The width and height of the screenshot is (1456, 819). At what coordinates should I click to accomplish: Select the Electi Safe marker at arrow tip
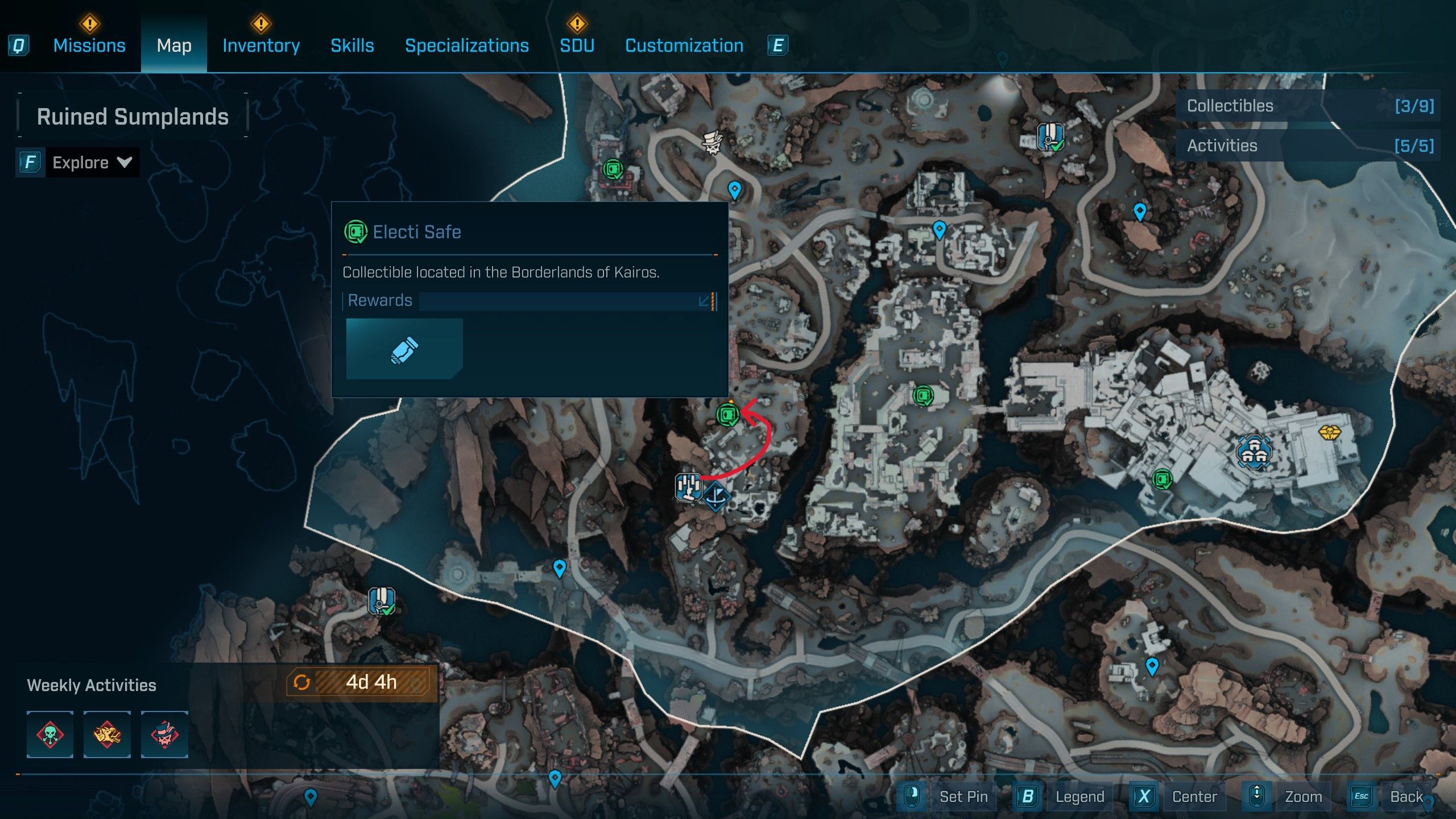[727, 415]
